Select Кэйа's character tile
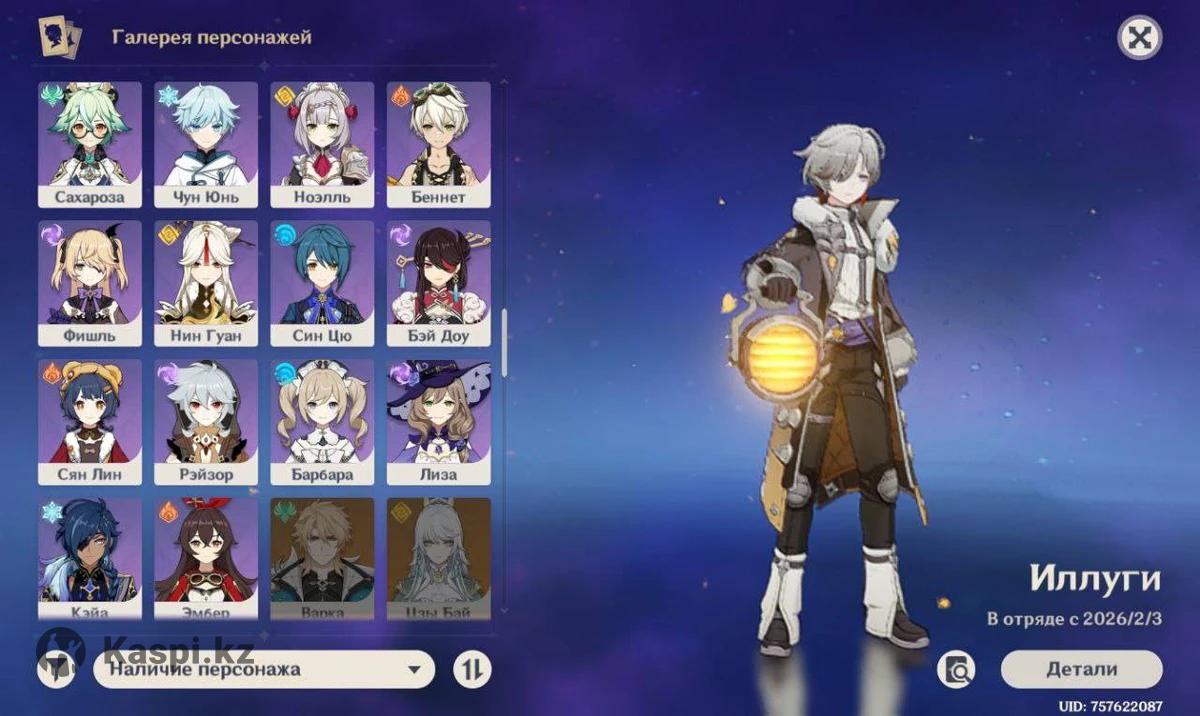This screenshot has height=716, width=1200. (x=90, y=555)
